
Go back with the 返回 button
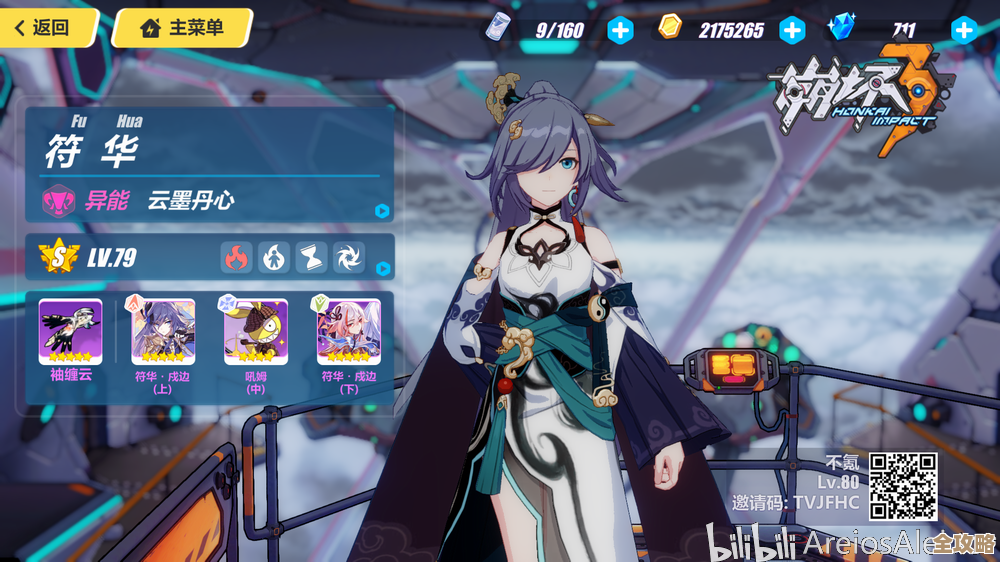pyautogui.click(x=48, y=27)
